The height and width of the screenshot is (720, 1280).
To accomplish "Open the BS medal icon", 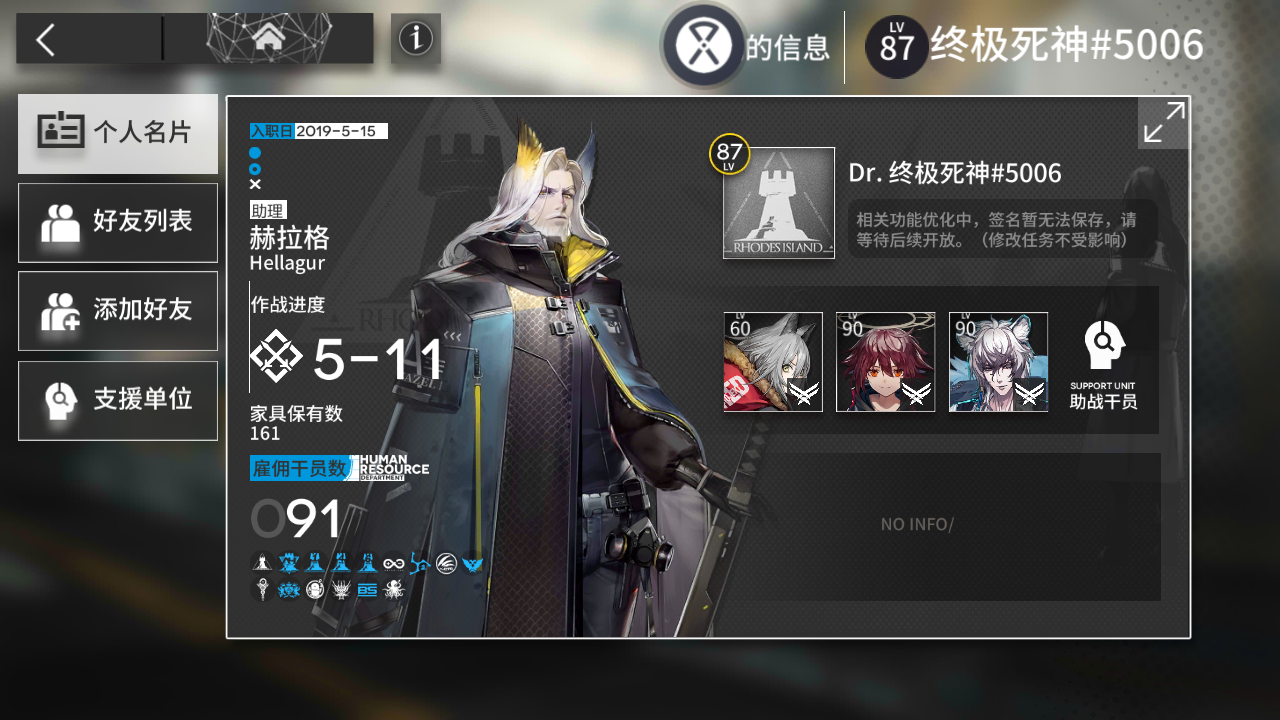I will 367,589.
